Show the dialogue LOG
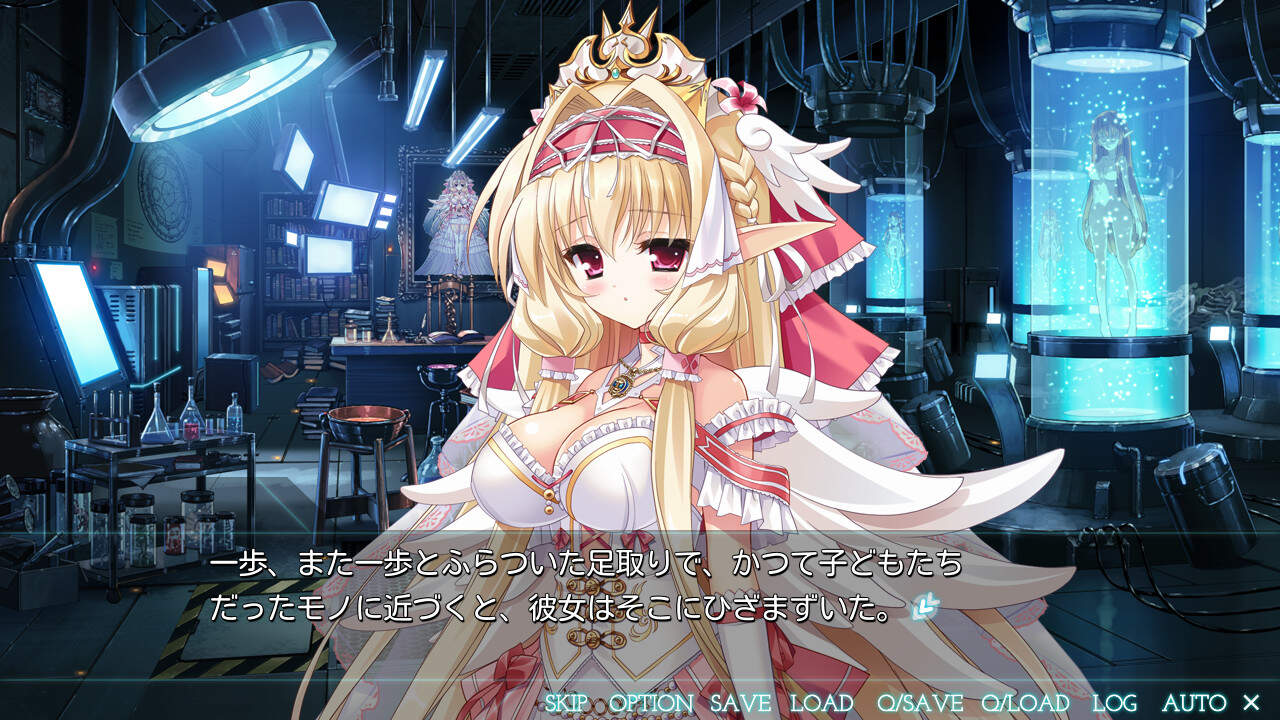This screenshot has width=1280, height=720. (x=1114, y=703)
